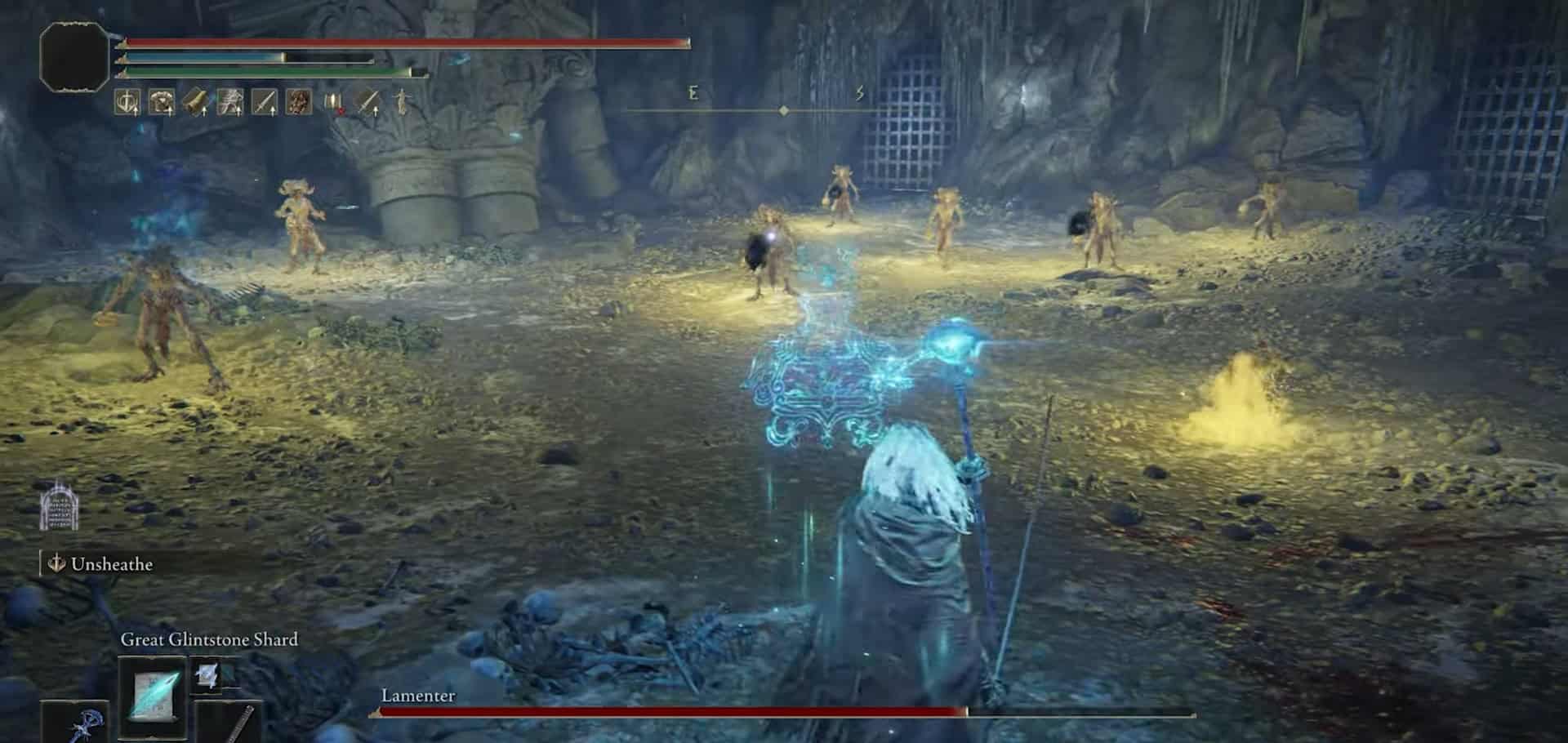Click the talisman buff icon fourth in the row

(231, 102)
